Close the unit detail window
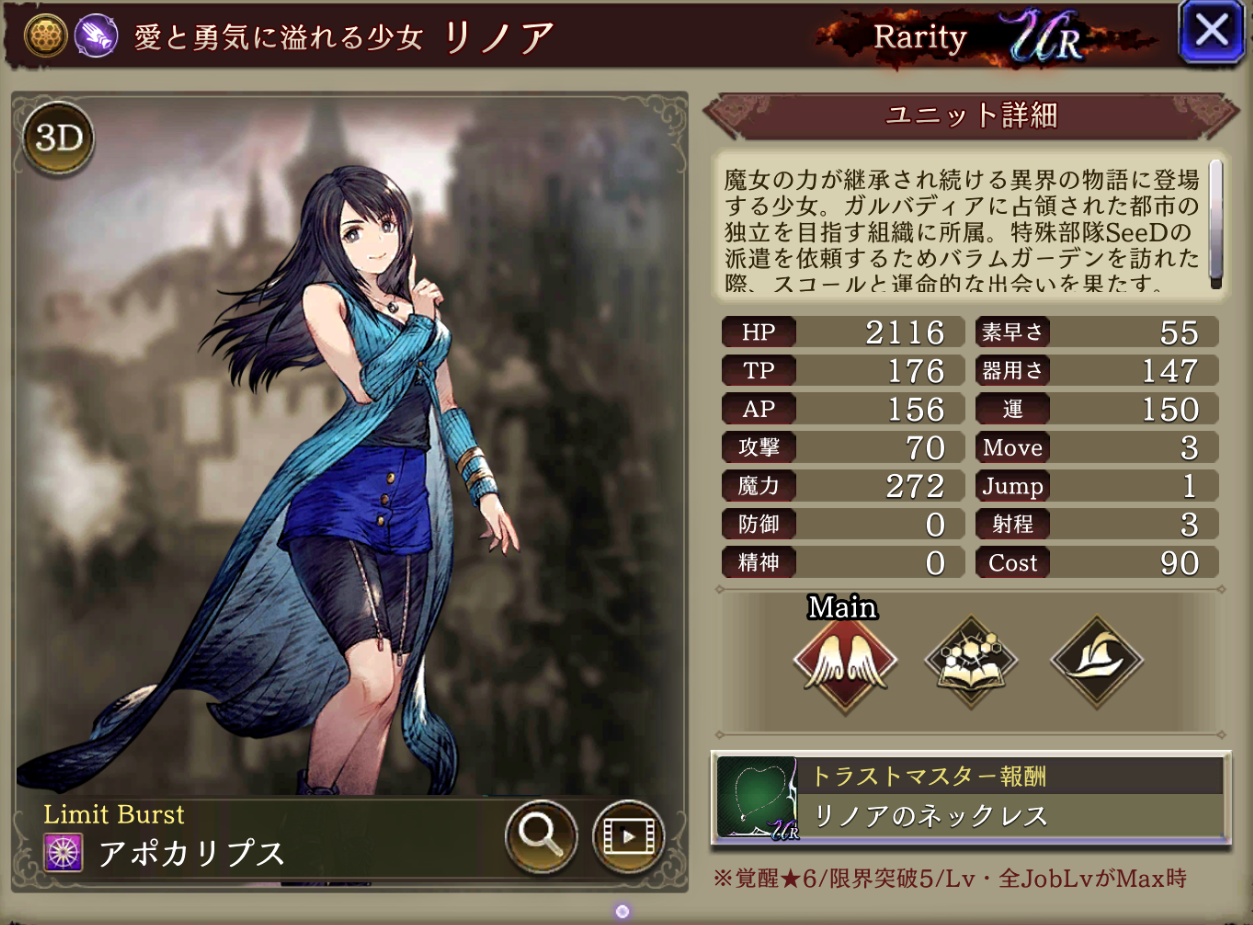This screenshot has width=1253, height=925. pyautogui.click(x=1211, y=32)
